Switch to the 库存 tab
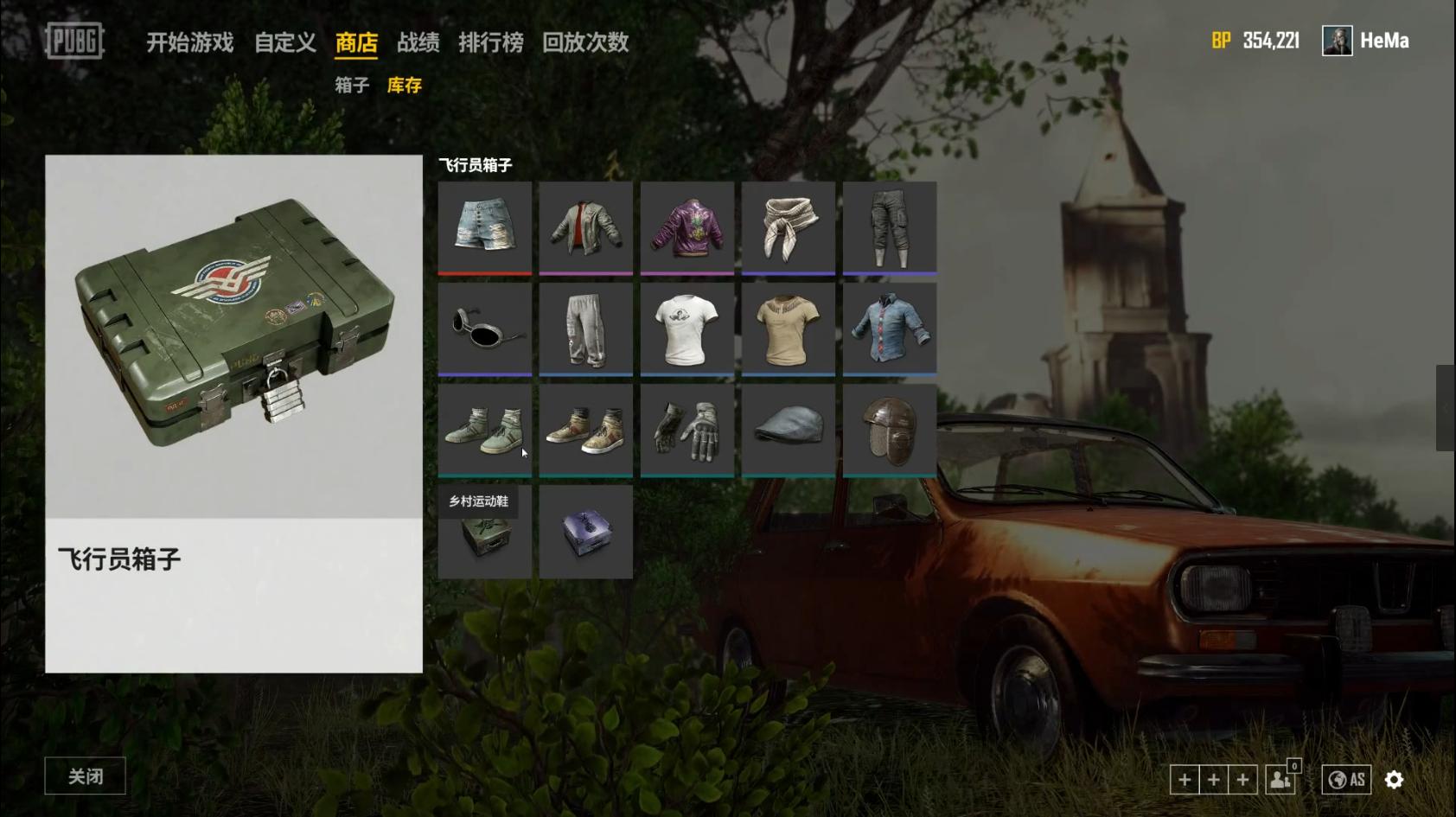The width and height of the screenshot is (1456, 817). (x=404, y=85)
